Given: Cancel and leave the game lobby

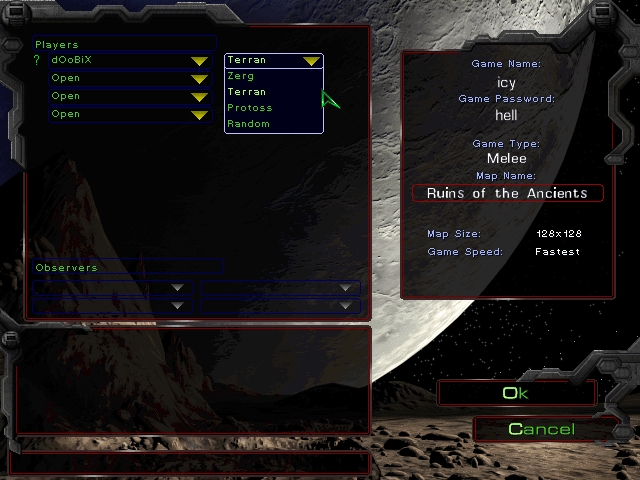Looking at the screenshot, I should point(541,429).
